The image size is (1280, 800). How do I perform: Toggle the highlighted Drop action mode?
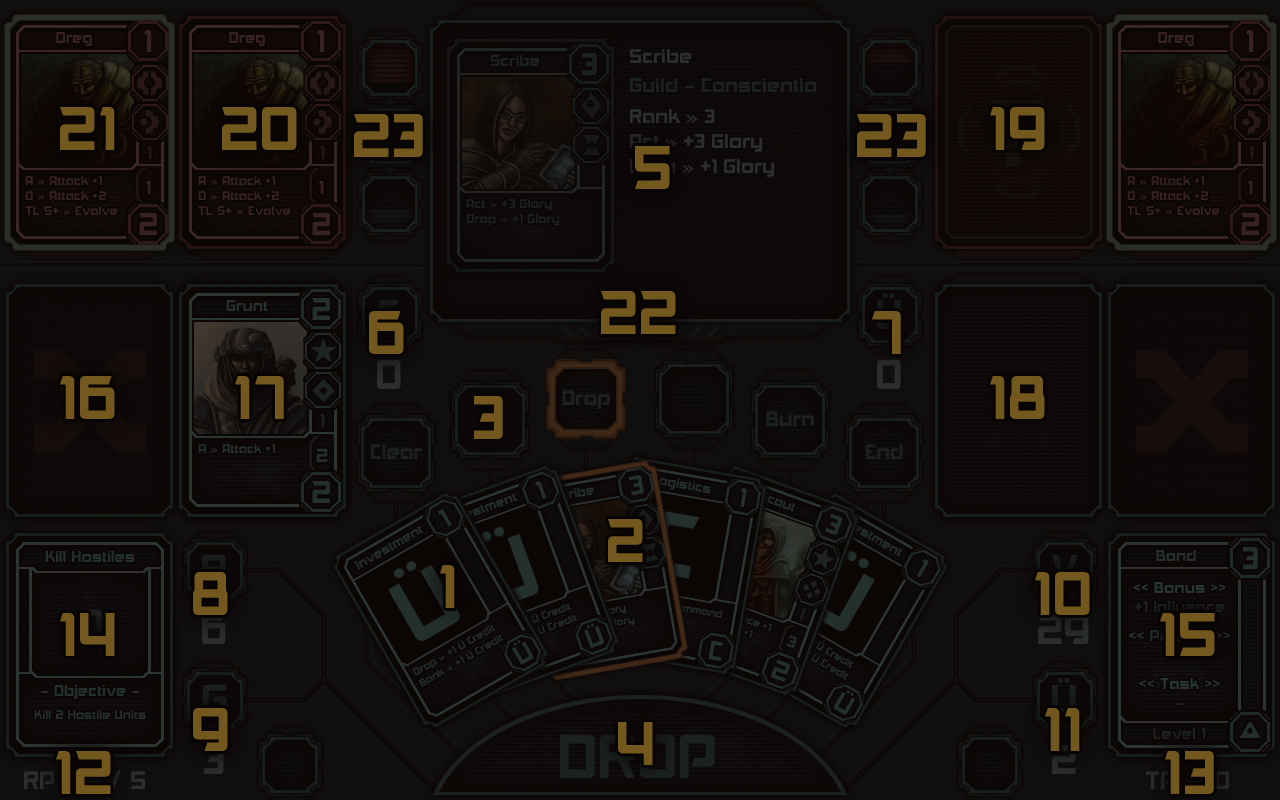(585, 397)
